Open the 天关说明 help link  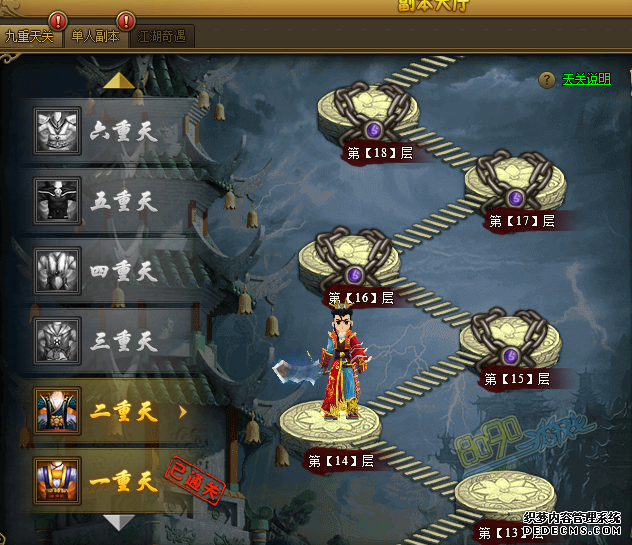tap(585, 80)
